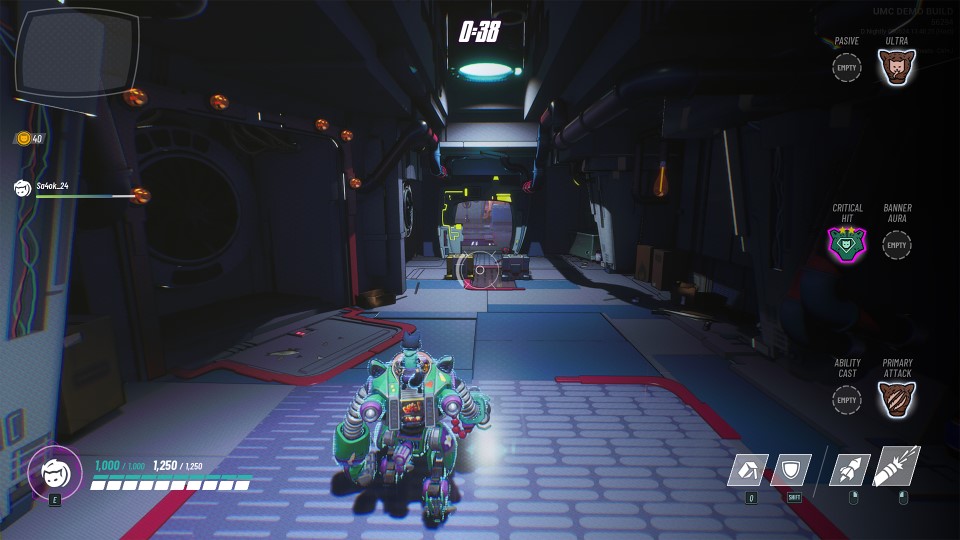Fire the rocket ability
Viewport: 960px width, 540px height.
click(x=849, y=469)
